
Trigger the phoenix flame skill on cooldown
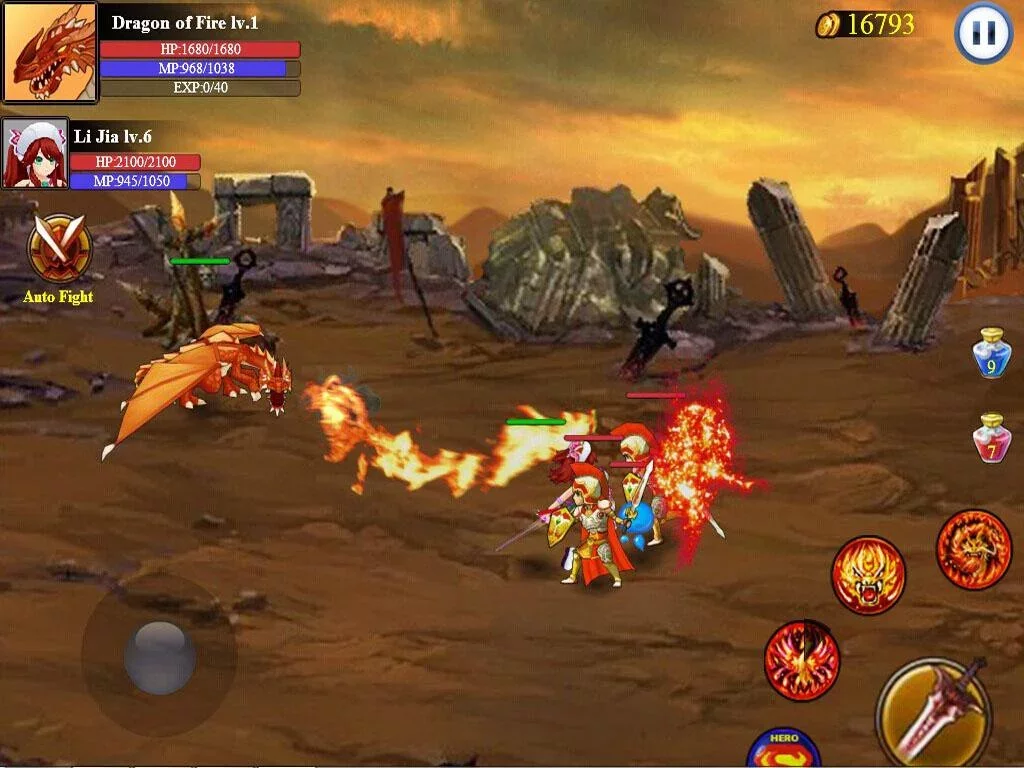[x=802, y=661]
